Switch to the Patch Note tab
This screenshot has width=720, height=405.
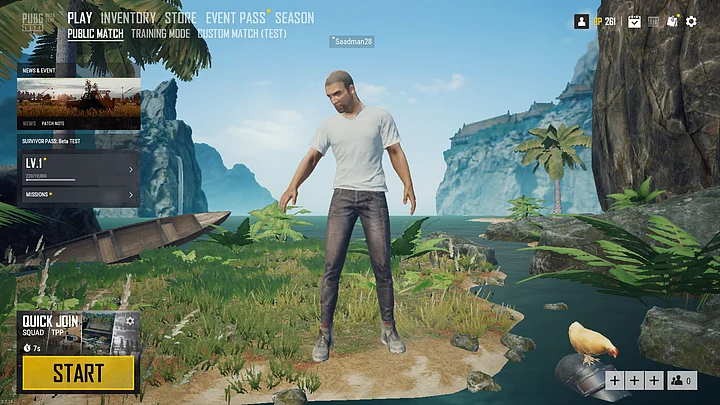point(53,124)
